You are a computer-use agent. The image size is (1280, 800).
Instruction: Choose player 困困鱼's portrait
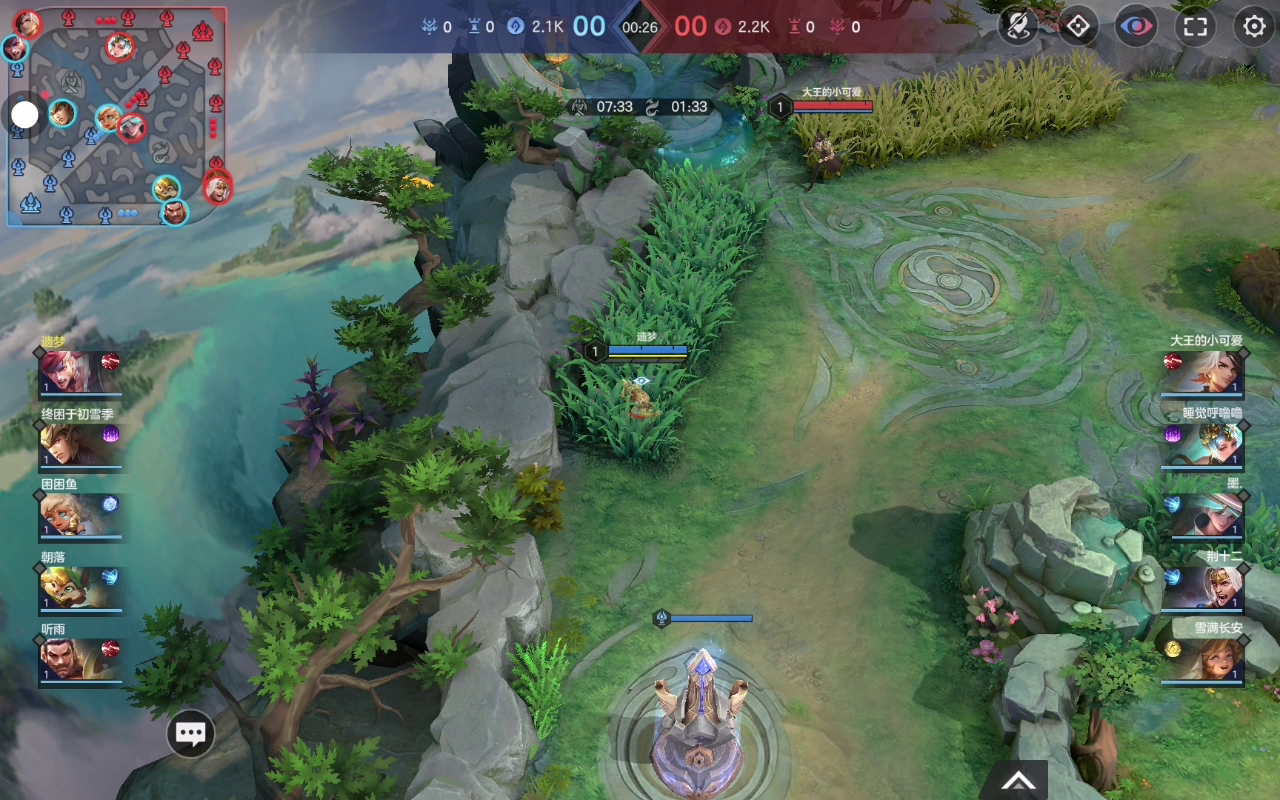point(80,516)
